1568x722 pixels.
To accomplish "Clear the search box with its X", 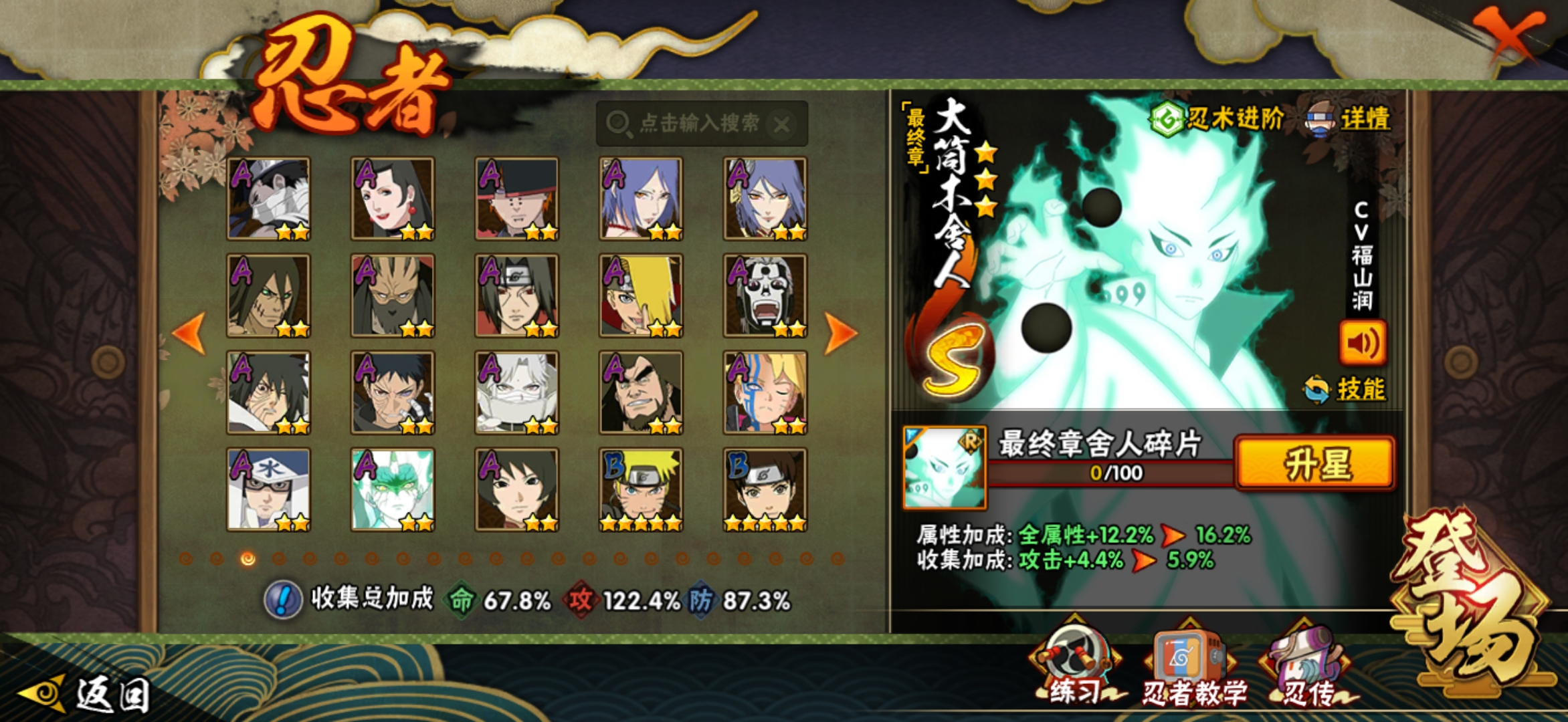I will [781, 124].
